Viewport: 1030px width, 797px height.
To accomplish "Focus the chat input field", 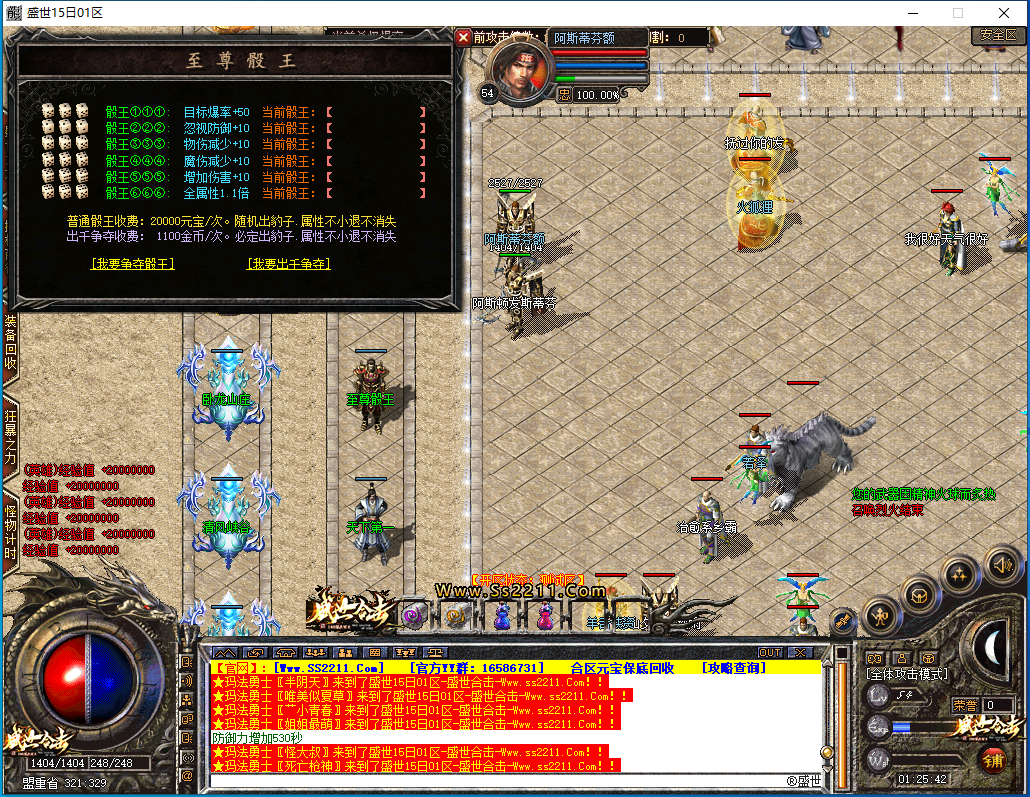I will [x=500, y=780].
